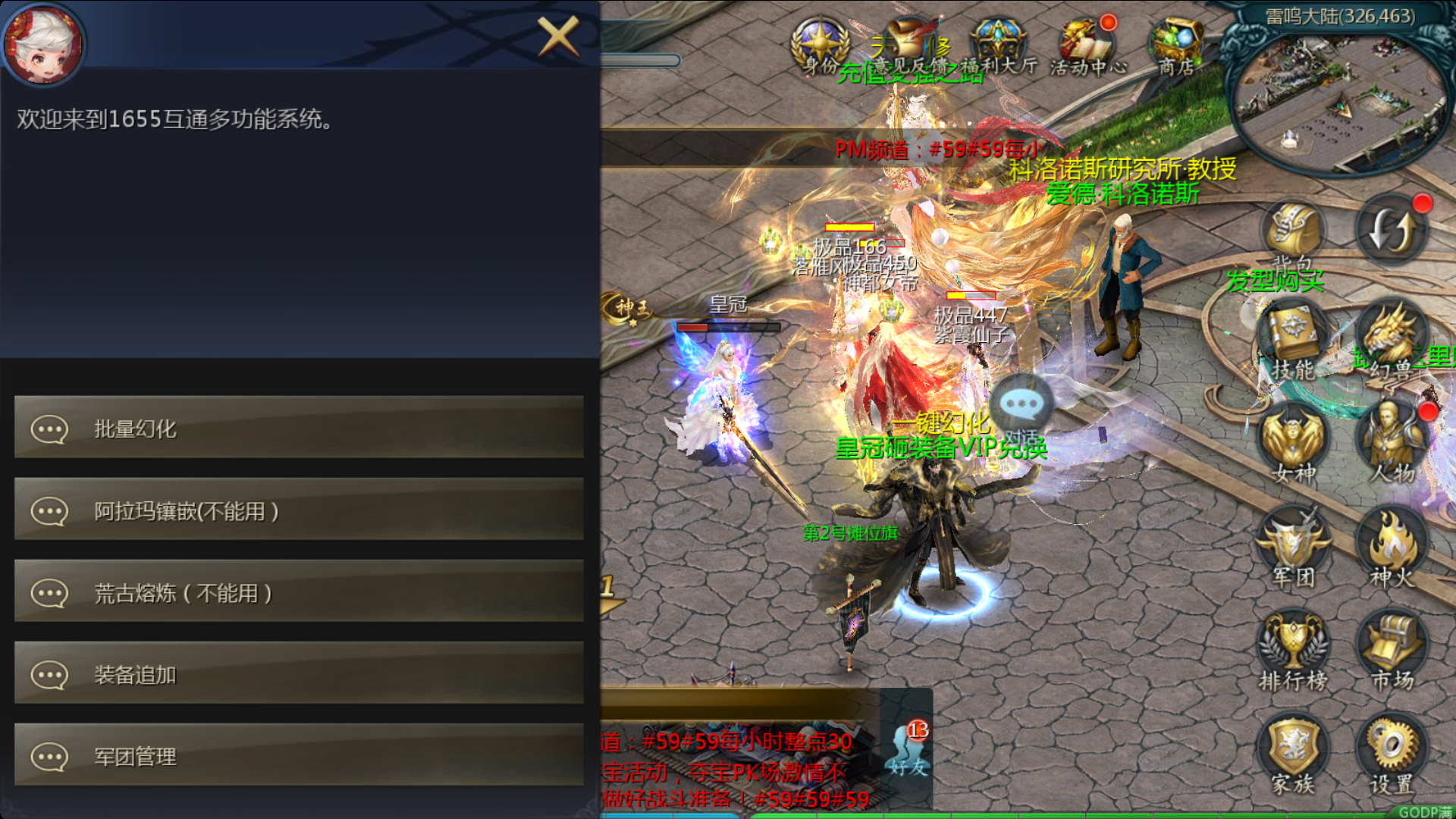
Task: Visit the 商店 shop icon
Action: point(1175,45)
